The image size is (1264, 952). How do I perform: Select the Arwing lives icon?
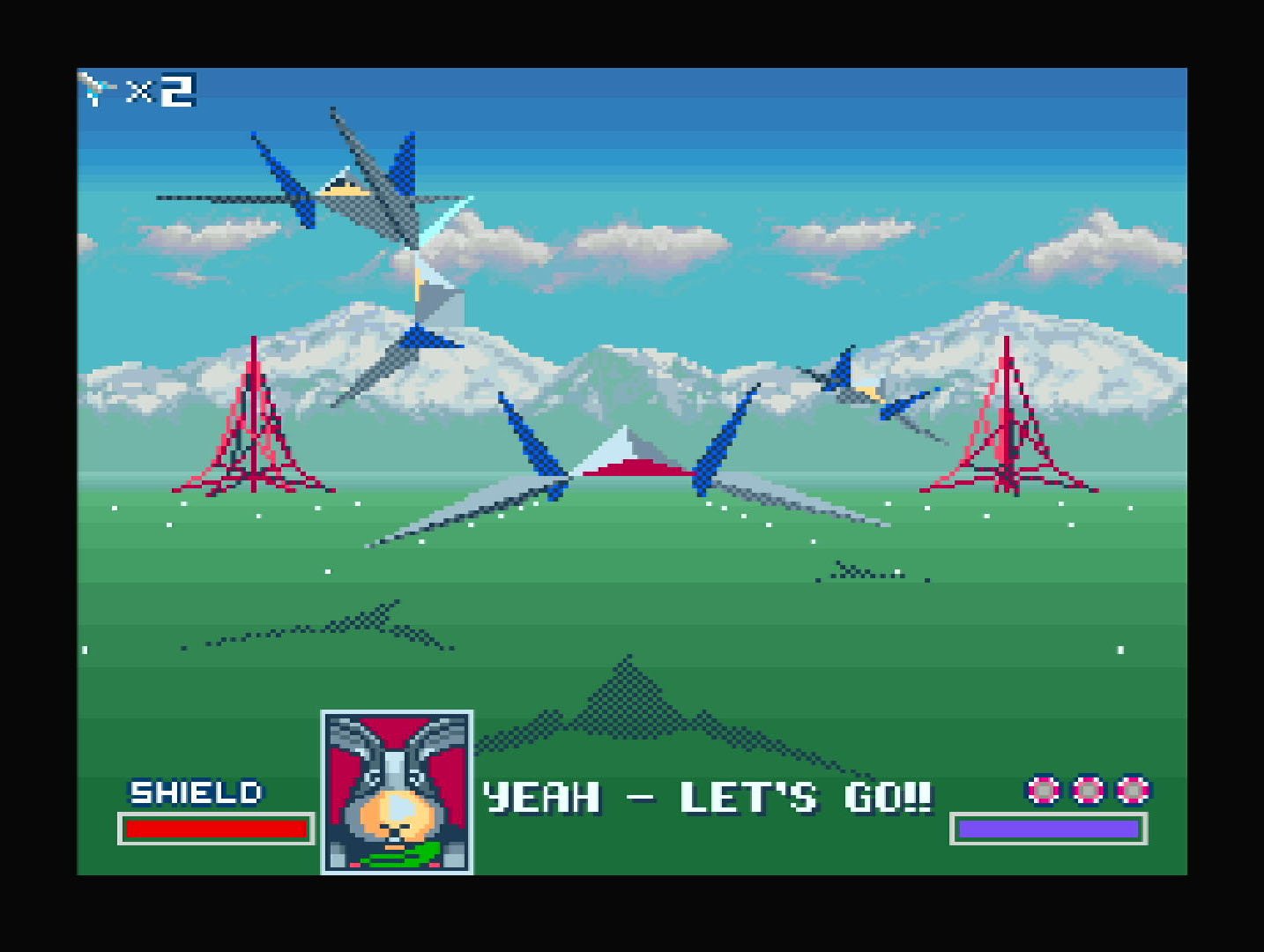(x=97, y=90)
